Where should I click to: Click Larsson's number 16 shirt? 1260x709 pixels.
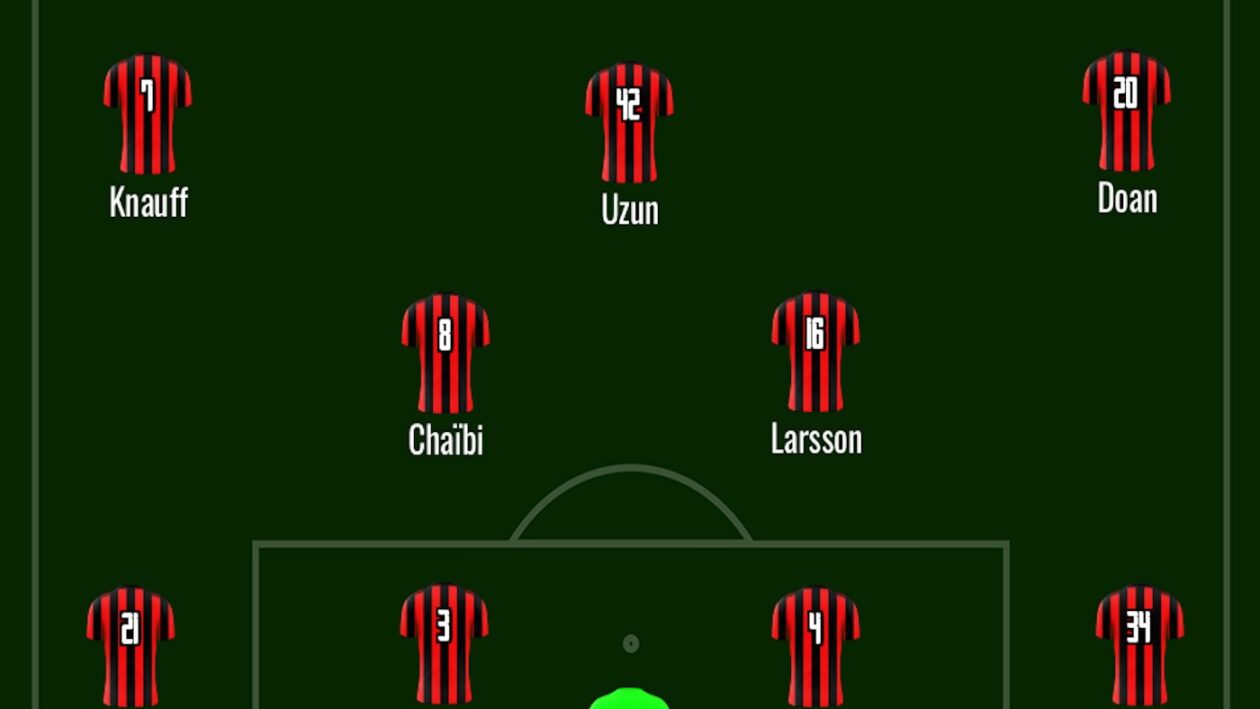(x=815, y=351)
